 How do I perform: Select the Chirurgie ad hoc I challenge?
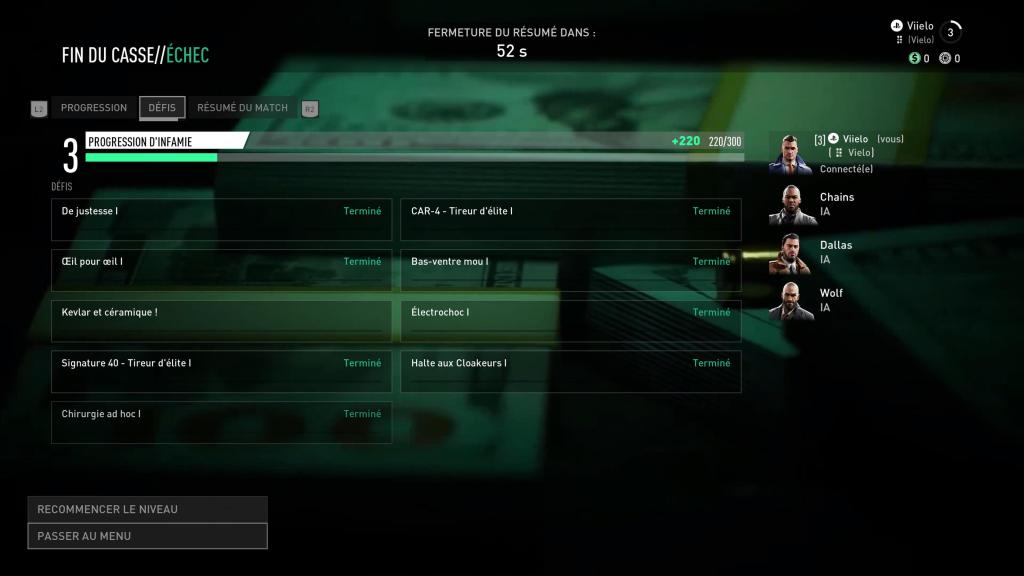click(221, 422)
